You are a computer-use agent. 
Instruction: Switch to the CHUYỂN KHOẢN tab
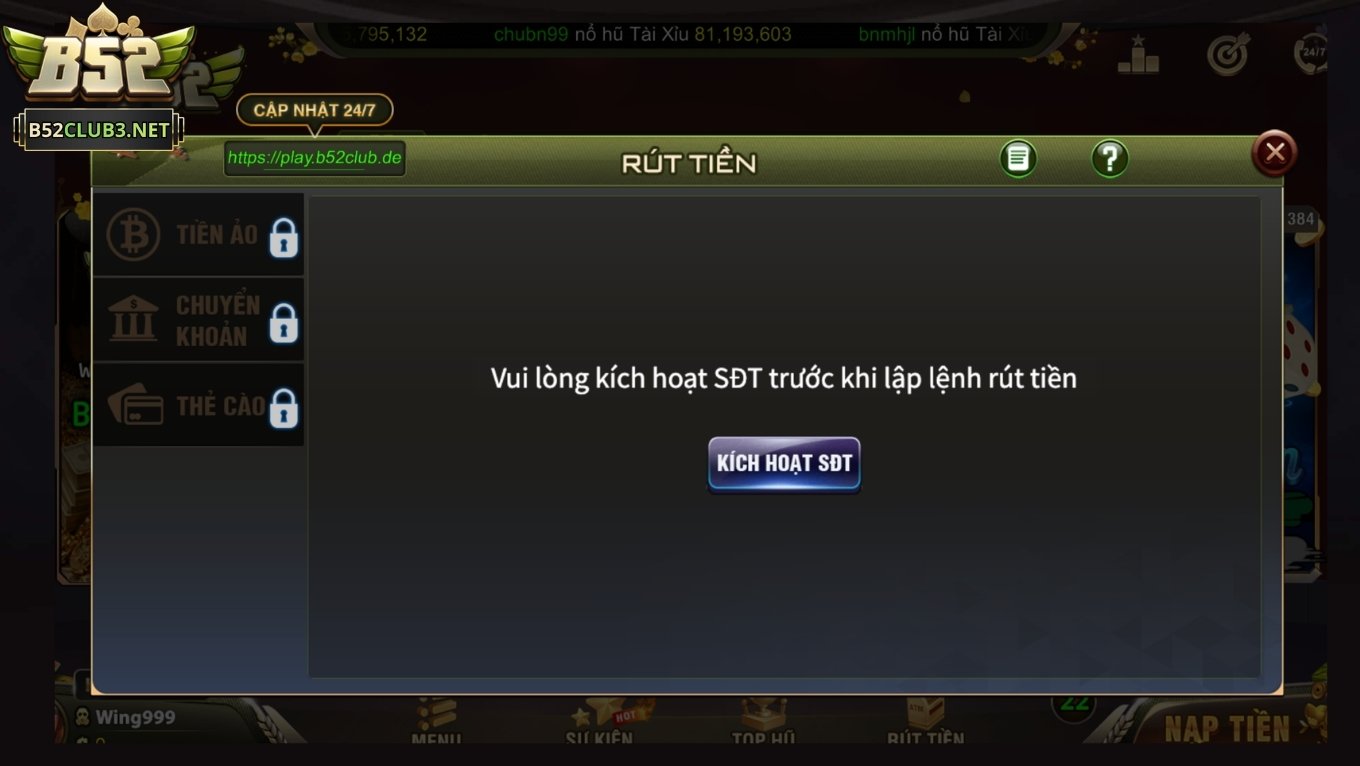(190, 319)
